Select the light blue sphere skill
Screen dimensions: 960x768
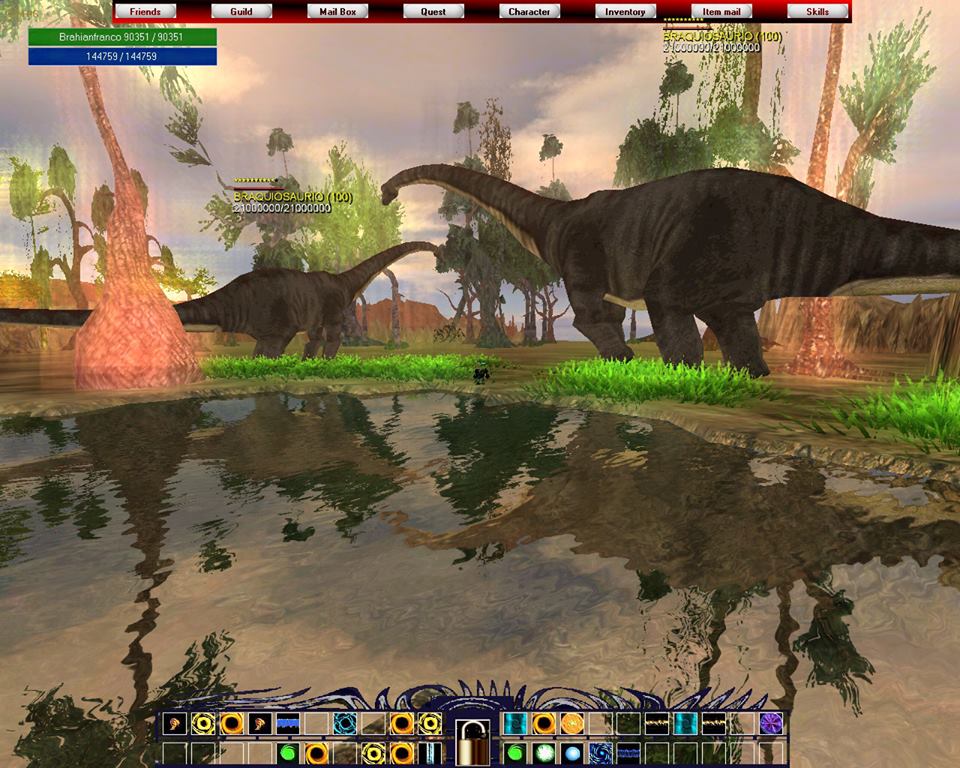tap(572, 752)
